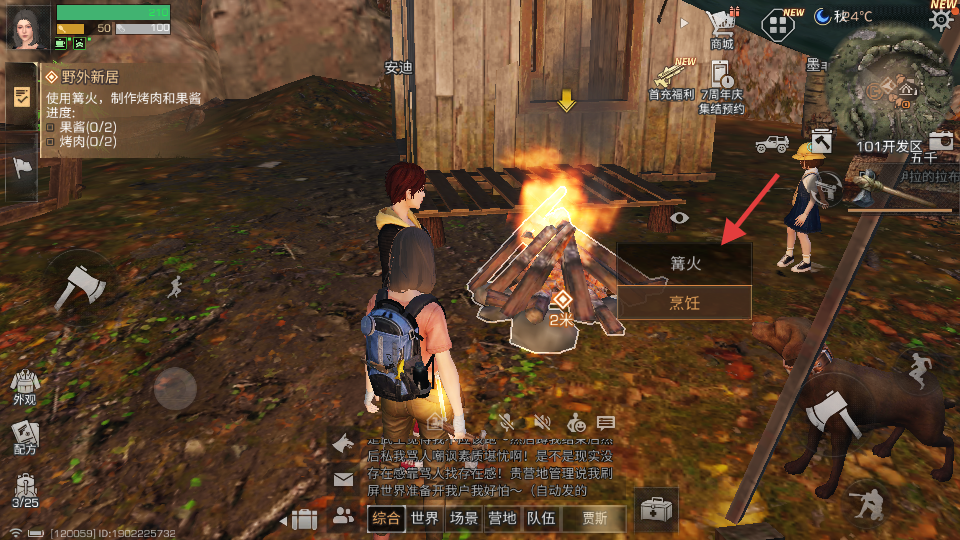
Task: Open the 商城 shop cart icon
Action: tap(720, 27)
